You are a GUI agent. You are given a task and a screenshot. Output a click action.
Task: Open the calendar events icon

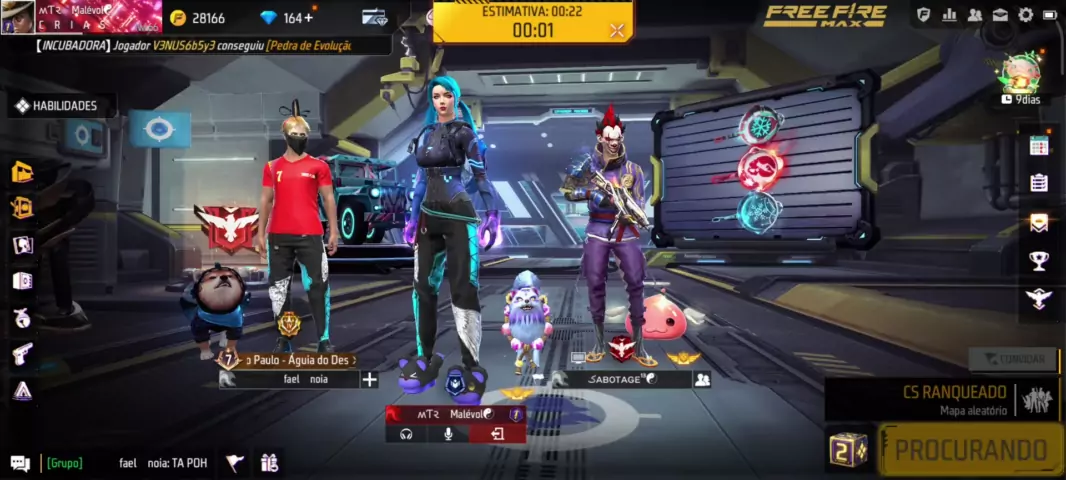[x=1039, y=146]
